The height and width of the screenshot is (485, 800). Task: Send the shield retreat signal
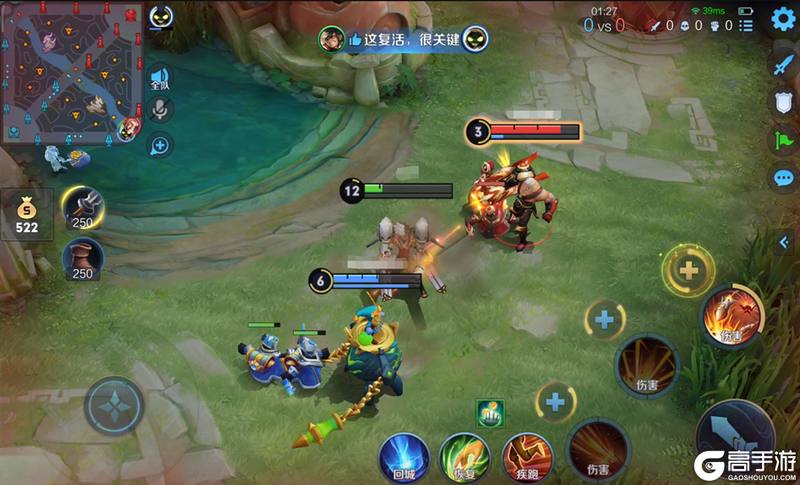pos(783,101)
